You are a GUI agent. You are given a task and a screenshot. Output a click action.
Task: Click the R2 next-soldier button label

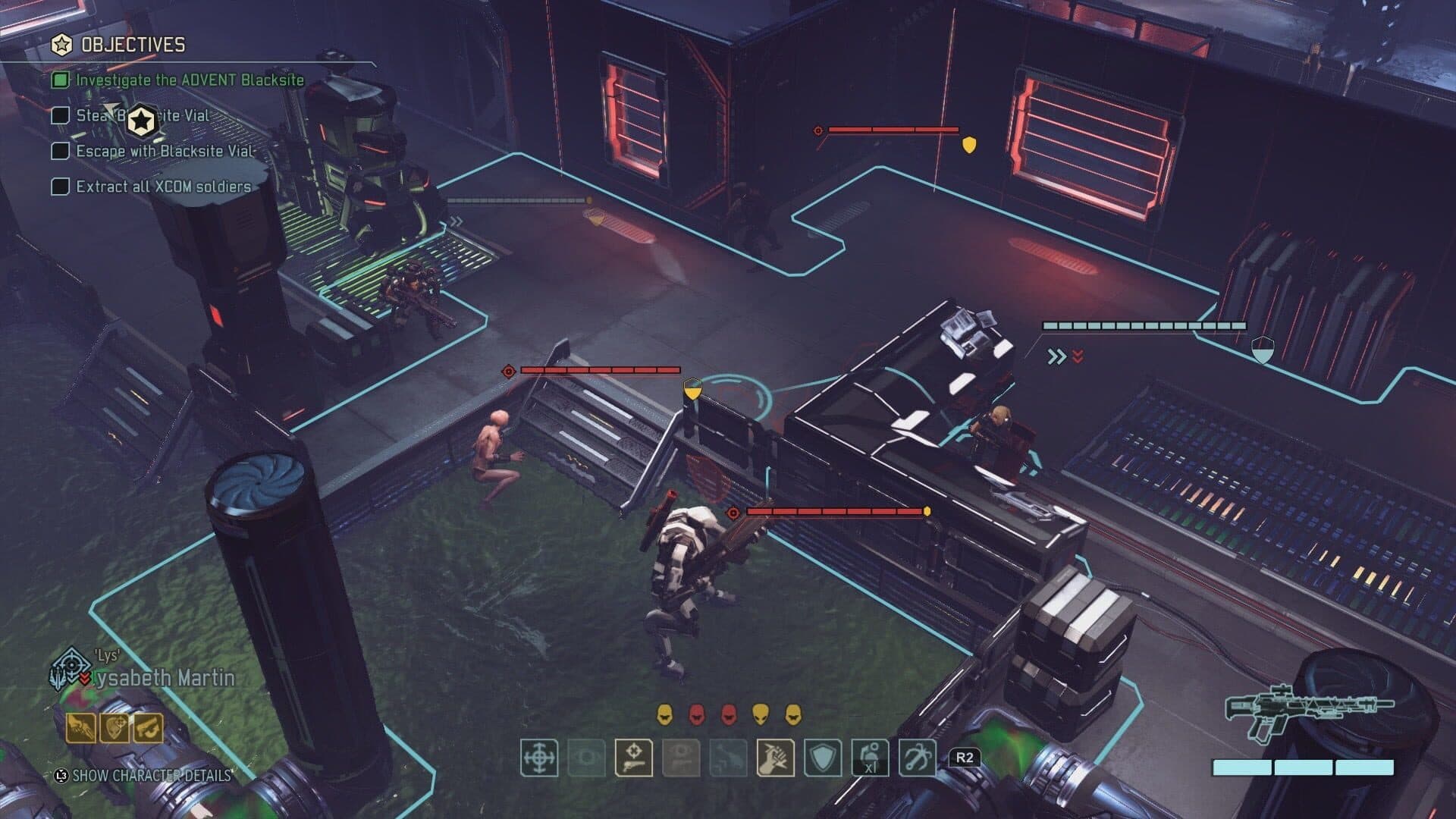coord(965,757)
